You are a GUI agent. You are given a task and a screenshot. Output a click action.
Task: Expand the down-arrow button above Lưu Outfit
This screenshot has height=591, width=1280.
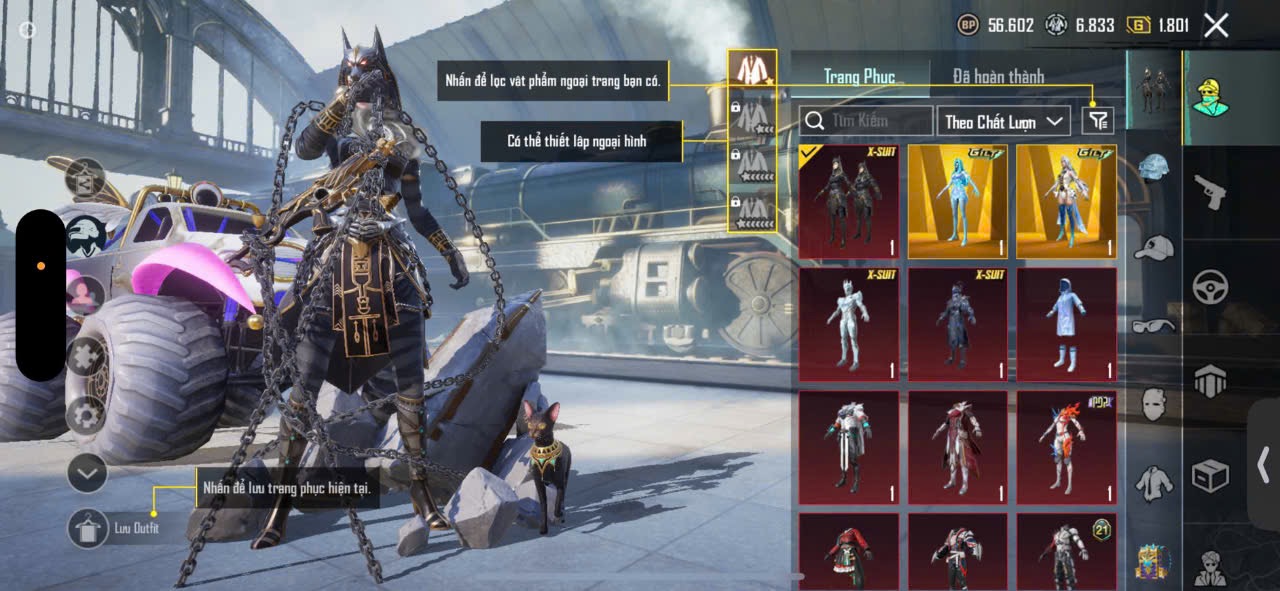tap(87, 473)
